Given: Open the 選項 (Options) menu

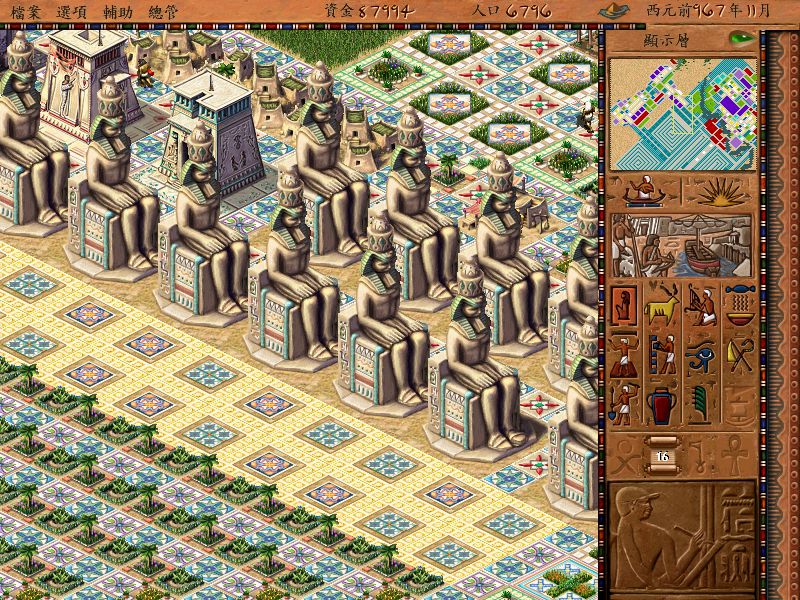Looking at the screenshot, I should coord(72,9).
